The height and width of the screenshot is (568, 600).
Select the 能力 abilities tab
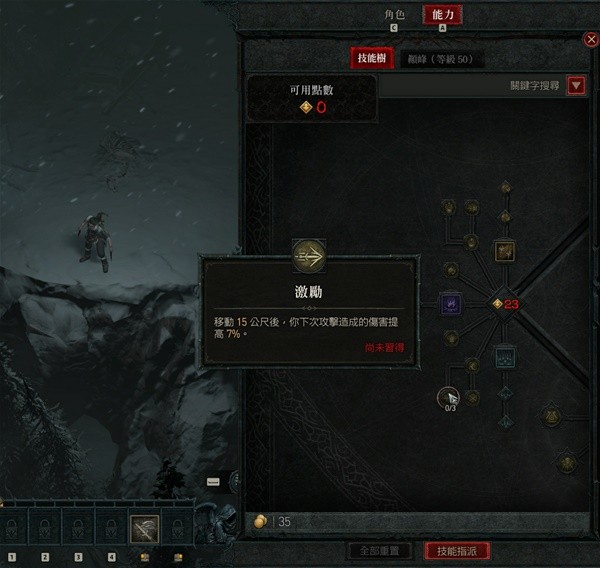coord(442,15)
